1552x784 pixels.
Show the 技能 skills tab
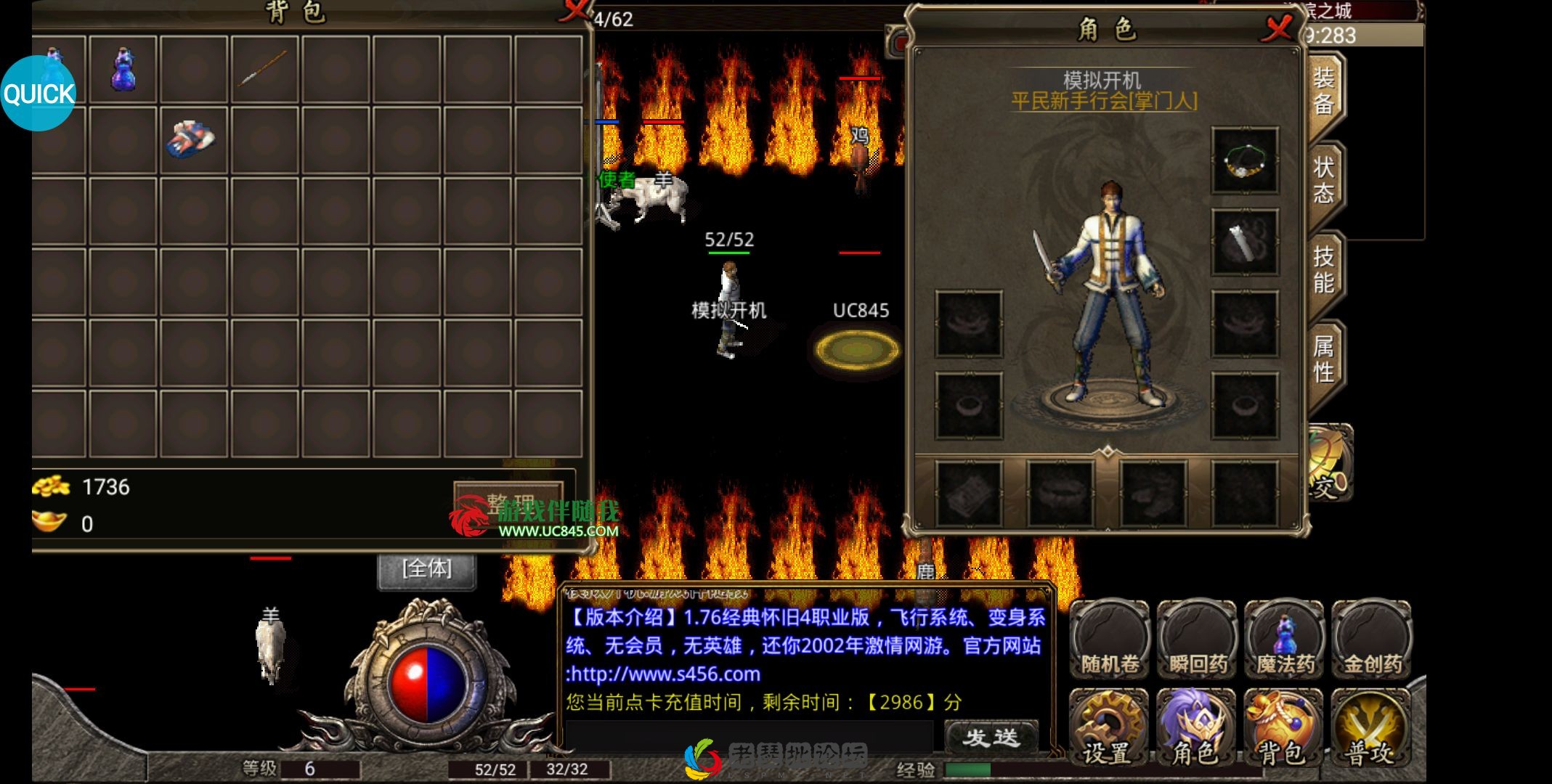[x=1323, y=269]
